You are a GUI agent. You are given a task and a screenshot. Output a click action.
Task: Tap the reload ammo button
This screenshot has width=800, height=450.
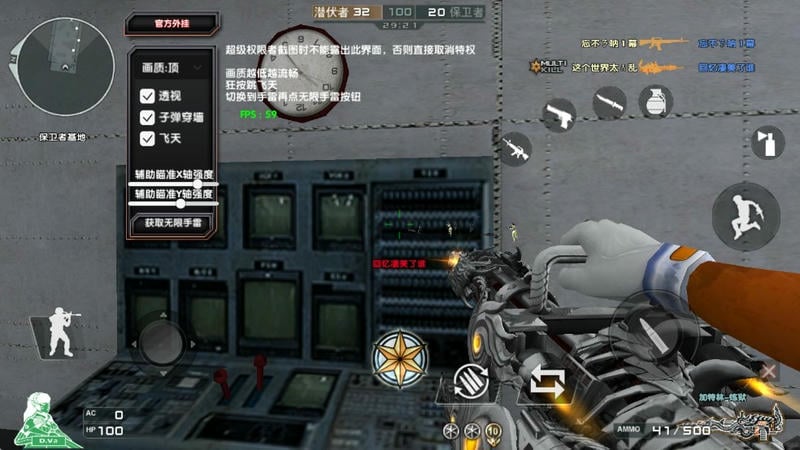[x=471, y=383]
